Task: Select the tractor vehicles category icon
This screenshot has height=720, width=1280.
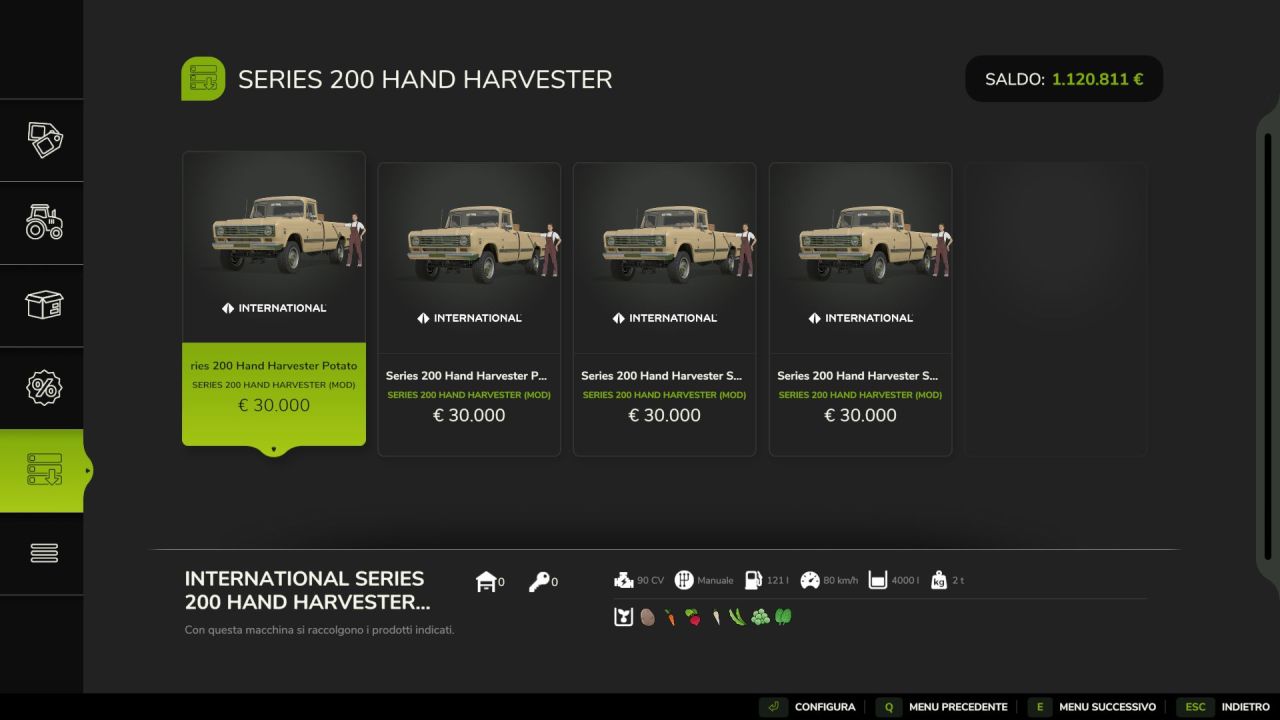Action: point(42,223)
